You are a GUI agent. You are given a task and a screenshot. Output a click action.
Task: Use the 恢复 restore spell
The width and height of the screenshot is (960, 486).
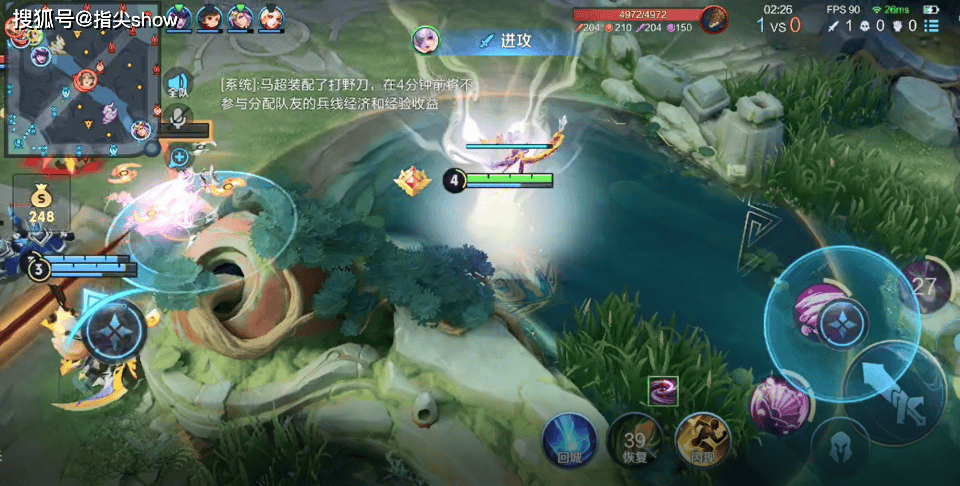click(634, 439)
